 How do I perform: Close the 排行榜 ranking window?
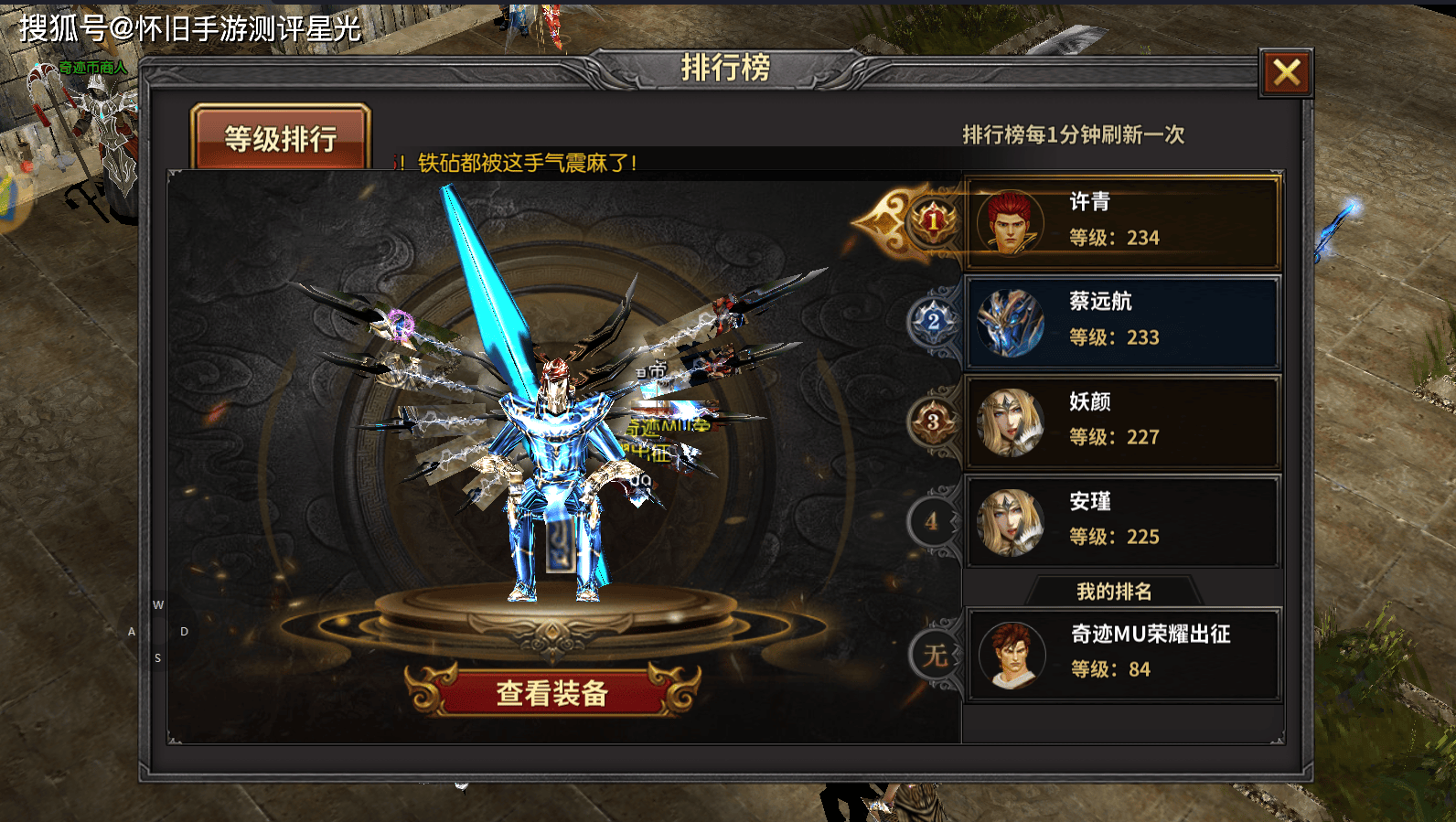[1286, 73]
